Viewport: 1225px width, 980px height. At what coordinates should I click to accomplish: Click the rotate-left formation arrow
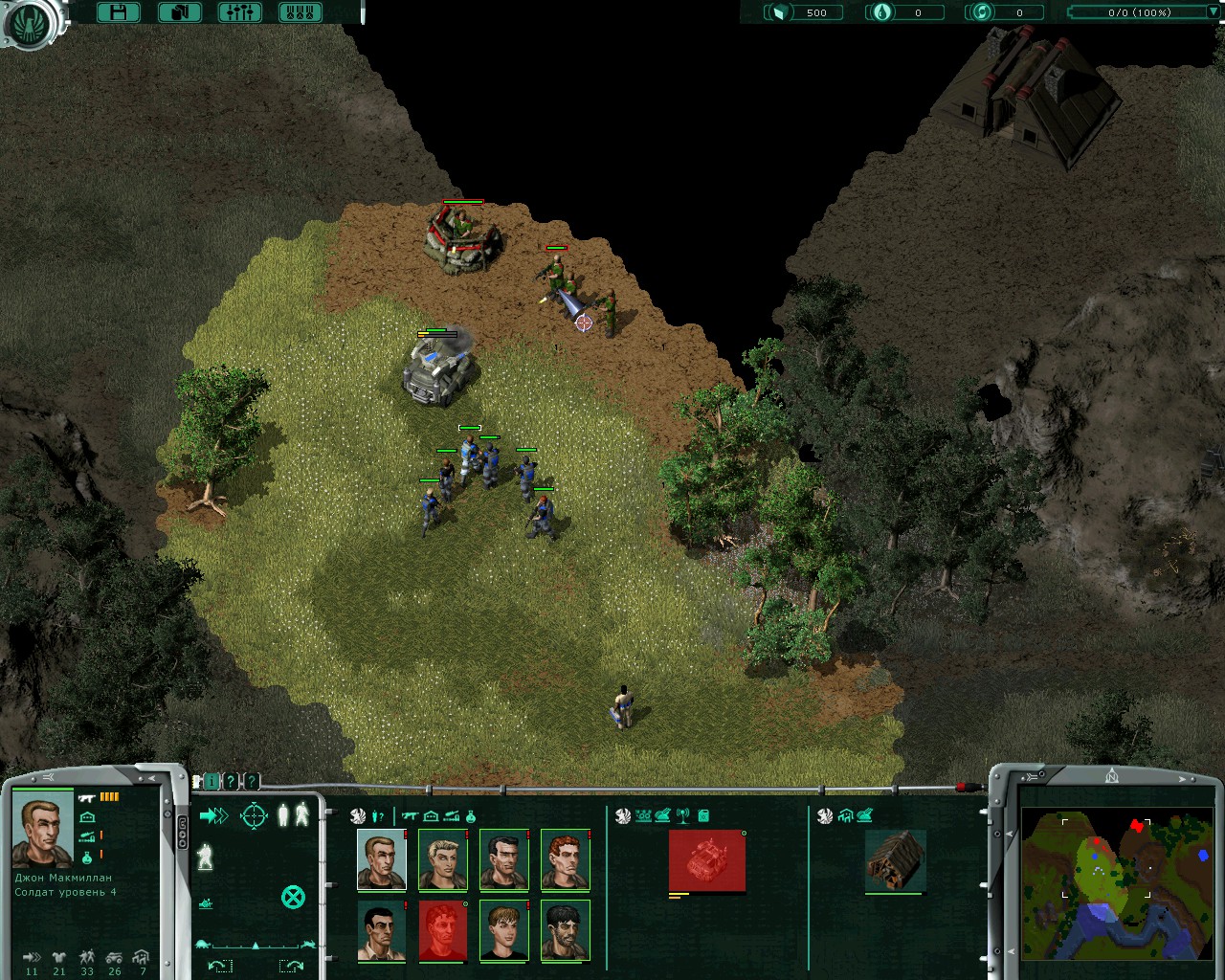(x=219, y=966)
